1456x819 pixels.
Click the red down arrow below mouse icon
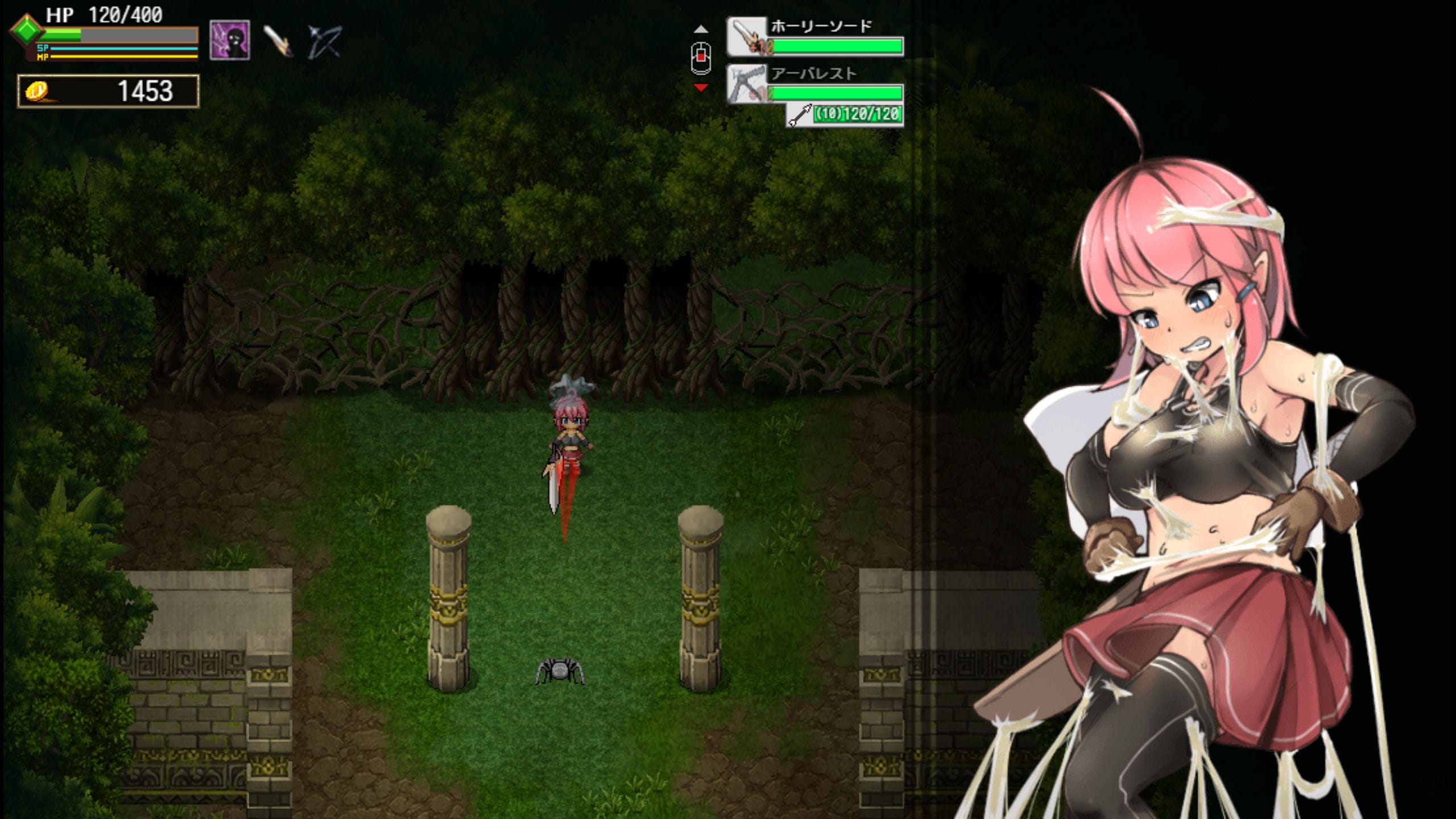[x=701, y=88]
